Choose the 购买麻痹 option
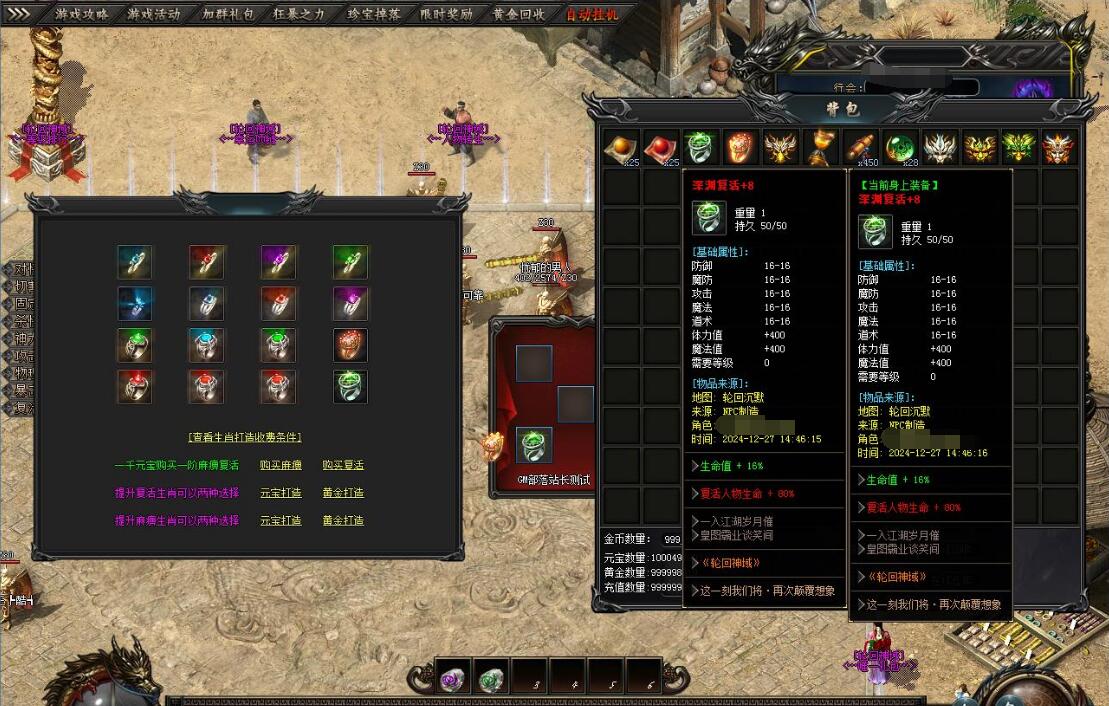The width and height of the screenshot is (1109, 706). coord(280,465)
